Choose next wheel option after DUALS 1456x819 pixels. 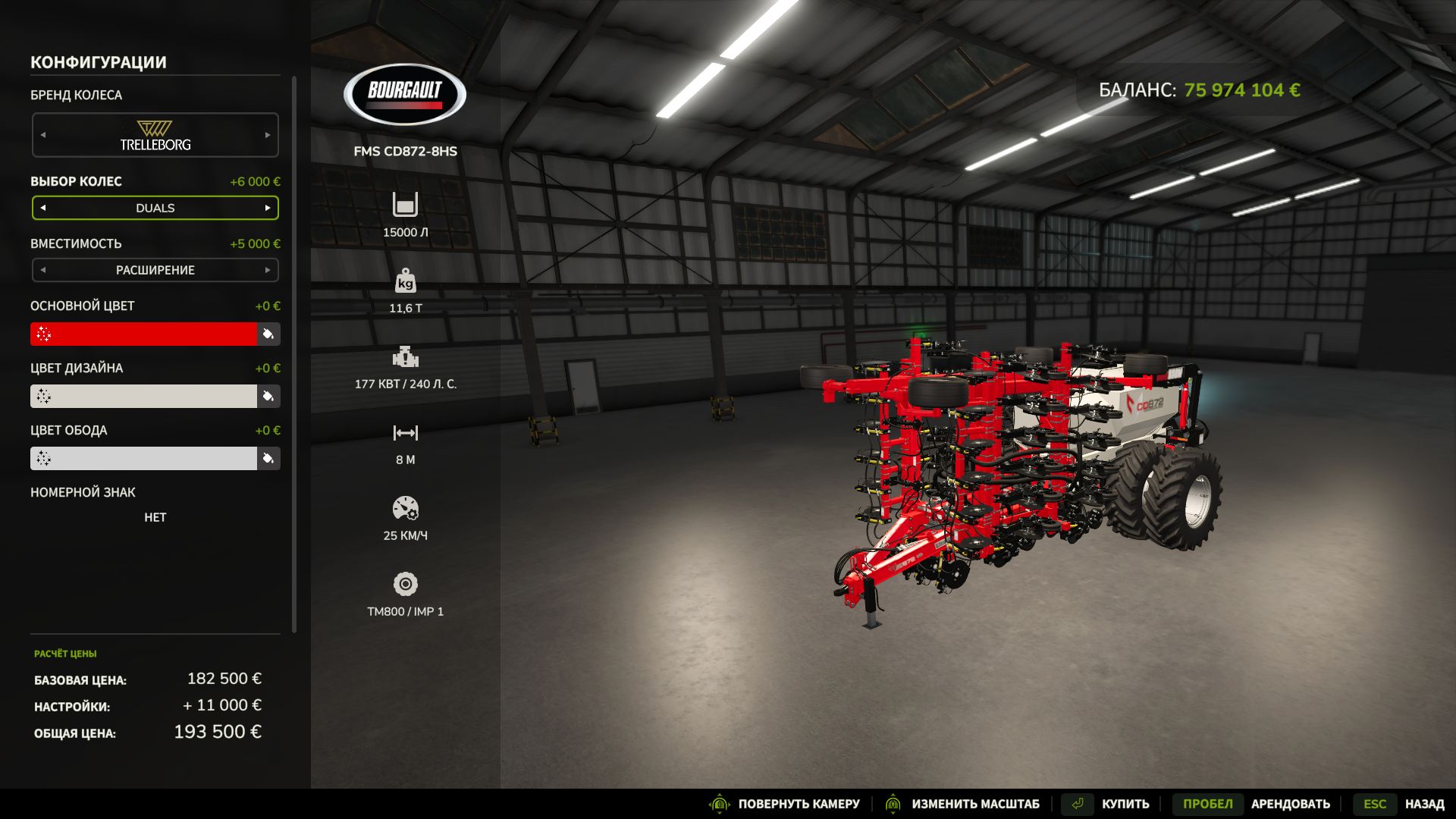[268, 208]
